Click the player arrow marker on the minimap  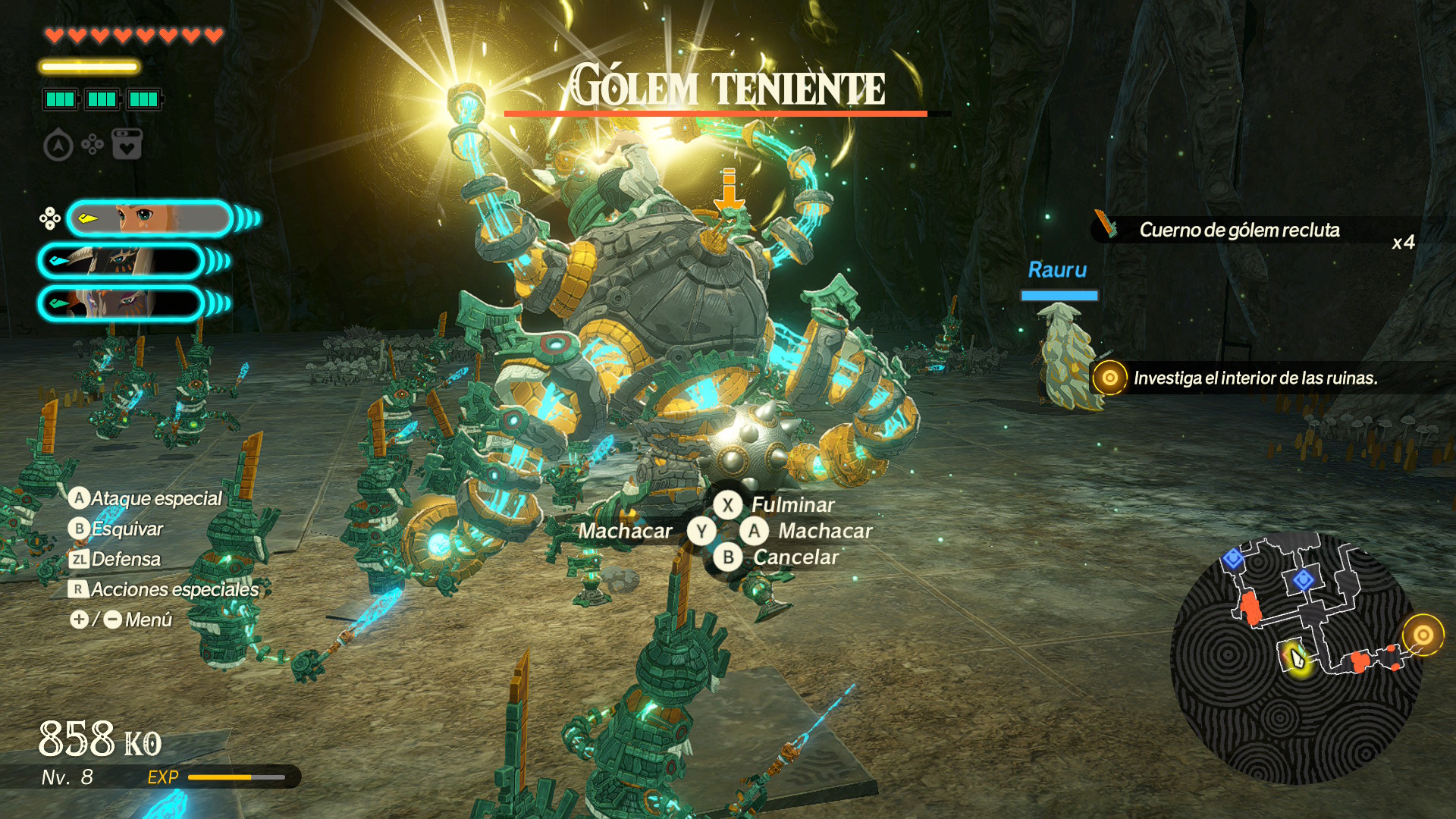pos(1297,657)
